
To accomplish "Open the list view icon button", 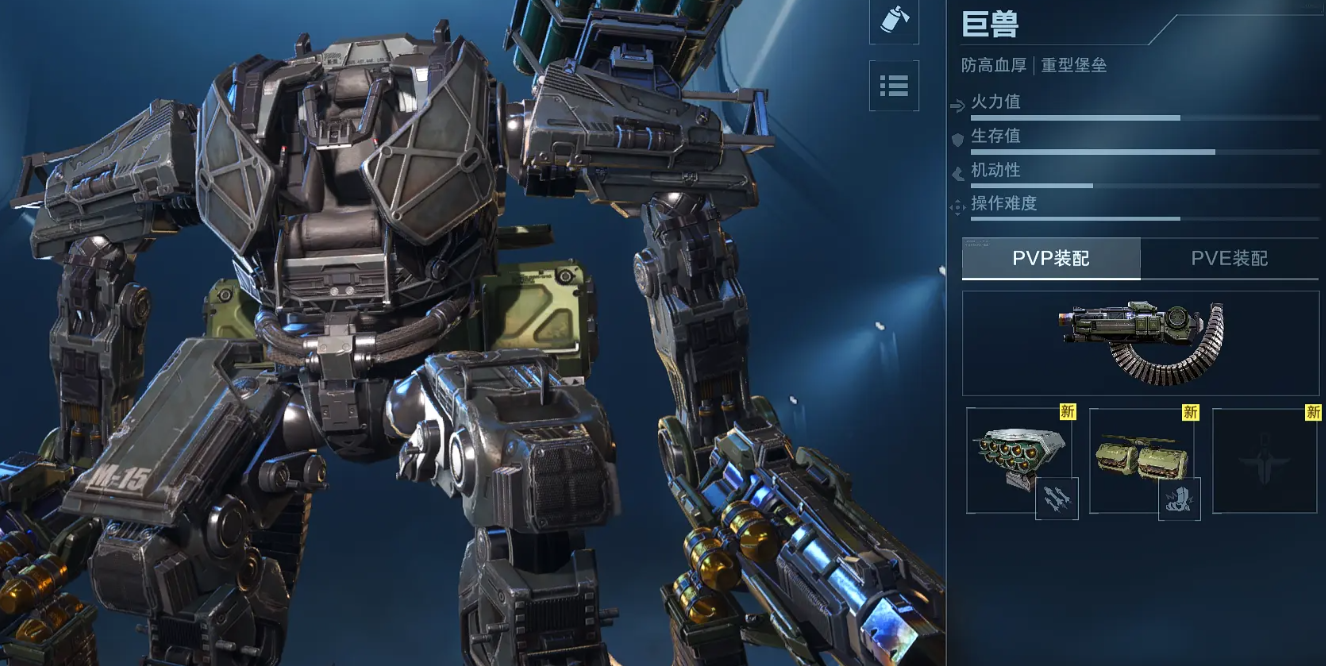I will (x=893, y=86).
